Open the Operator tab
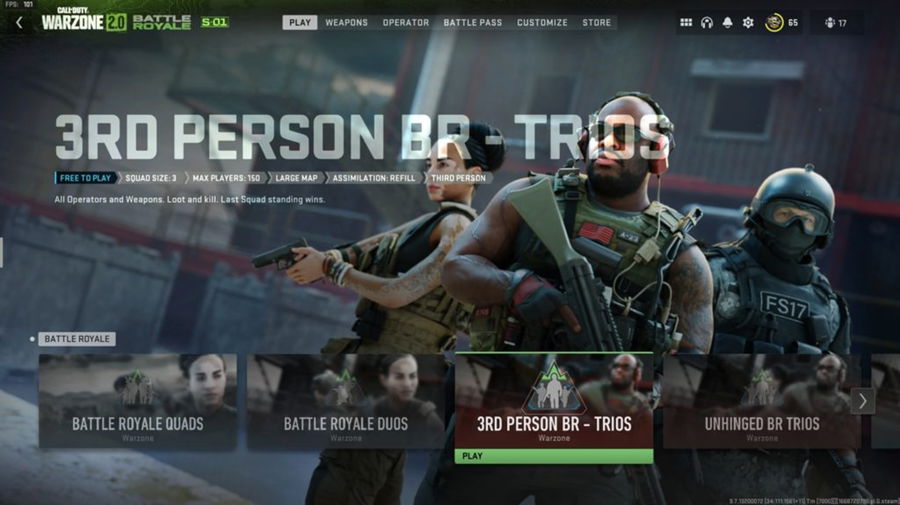This screenshot has height=505, width=900. coord(406,22)
